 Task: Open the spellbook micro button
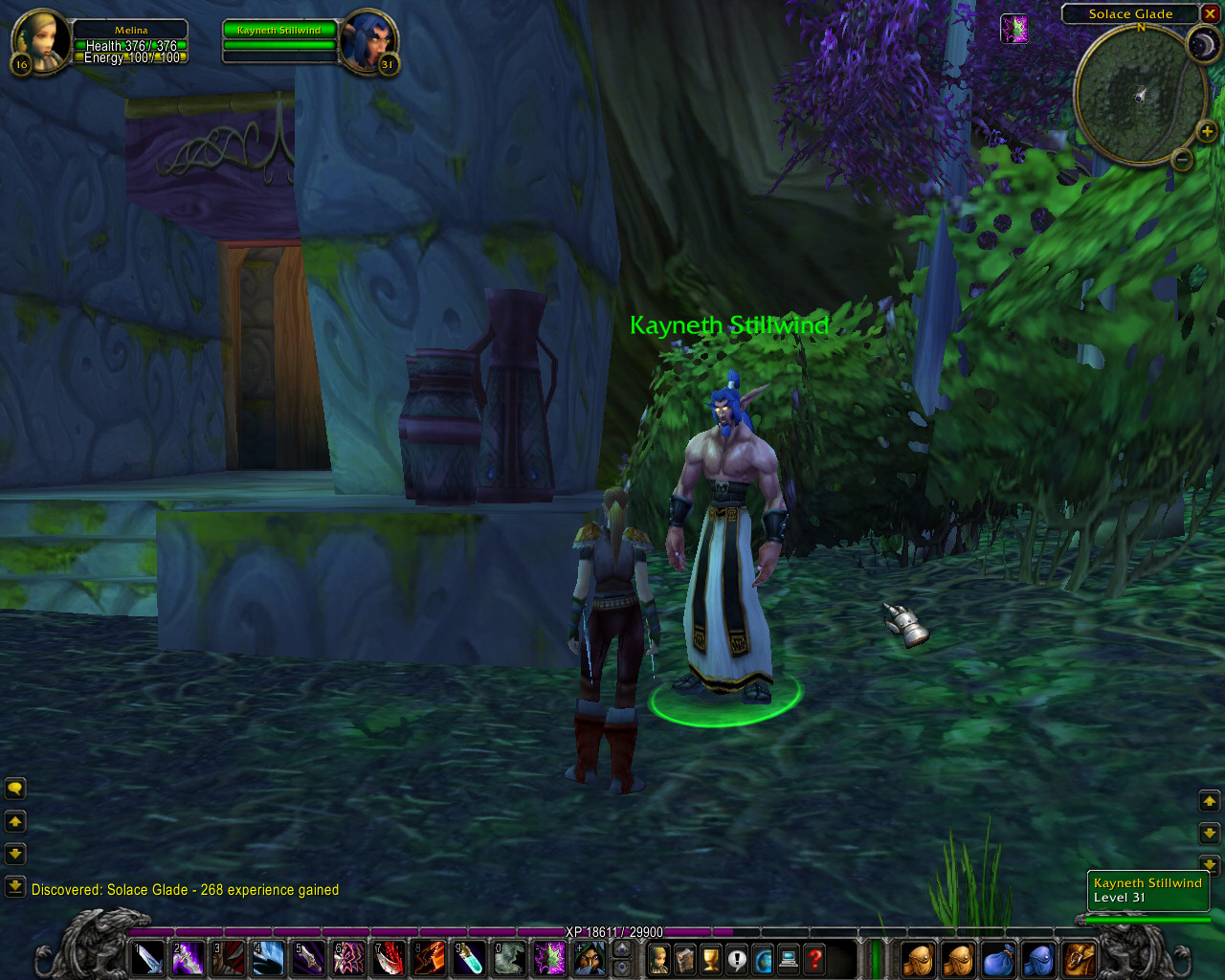pos(685,958)
